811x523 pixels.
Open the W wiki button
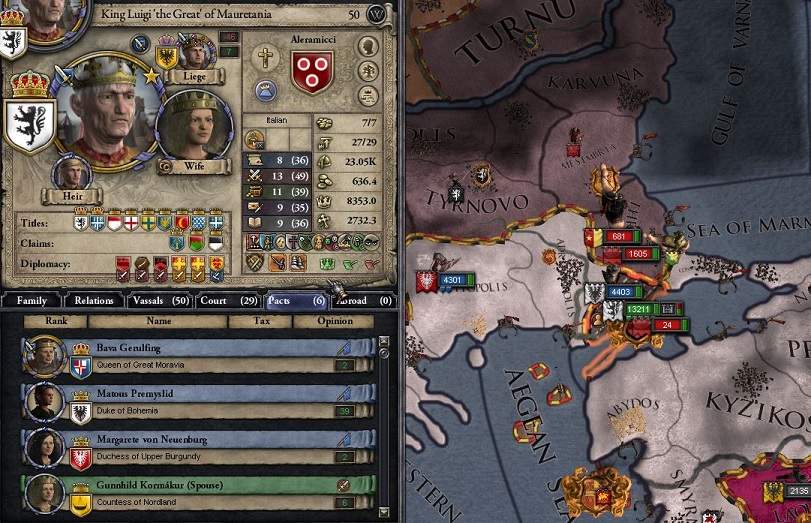[x=377, y=15]
